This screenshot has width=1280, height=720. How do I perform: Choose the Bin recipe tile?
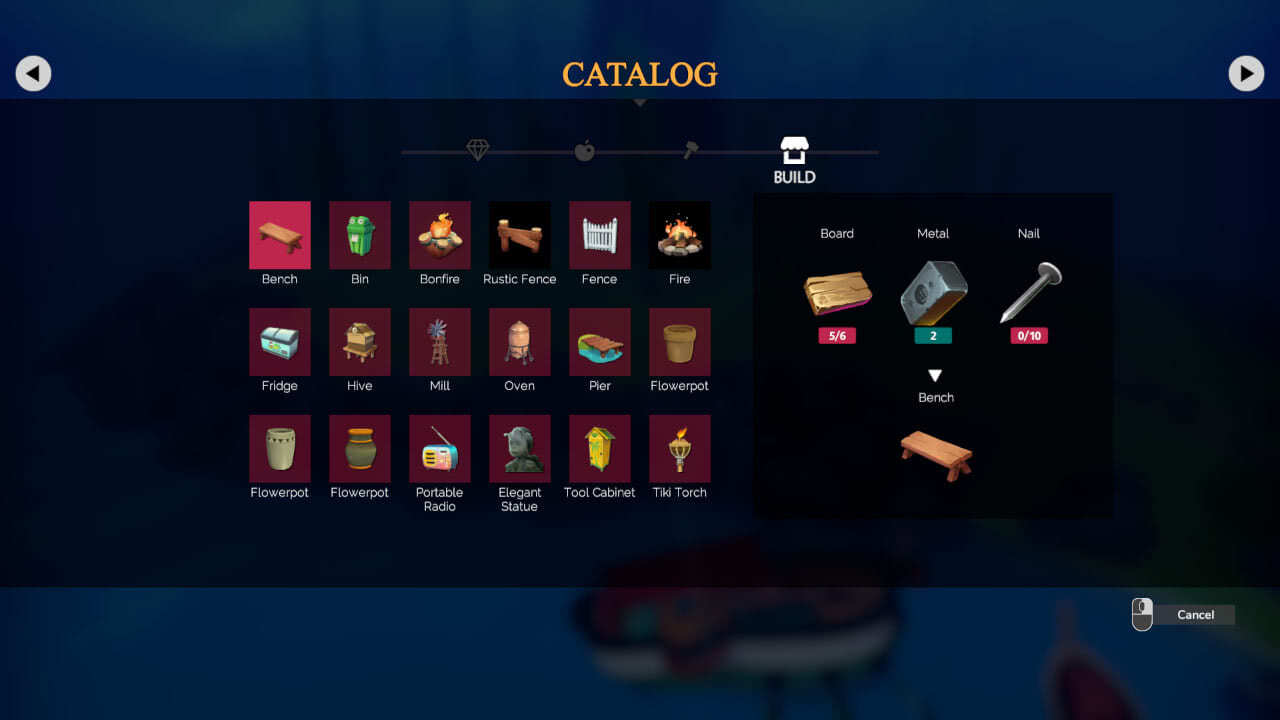pos(360,235)
